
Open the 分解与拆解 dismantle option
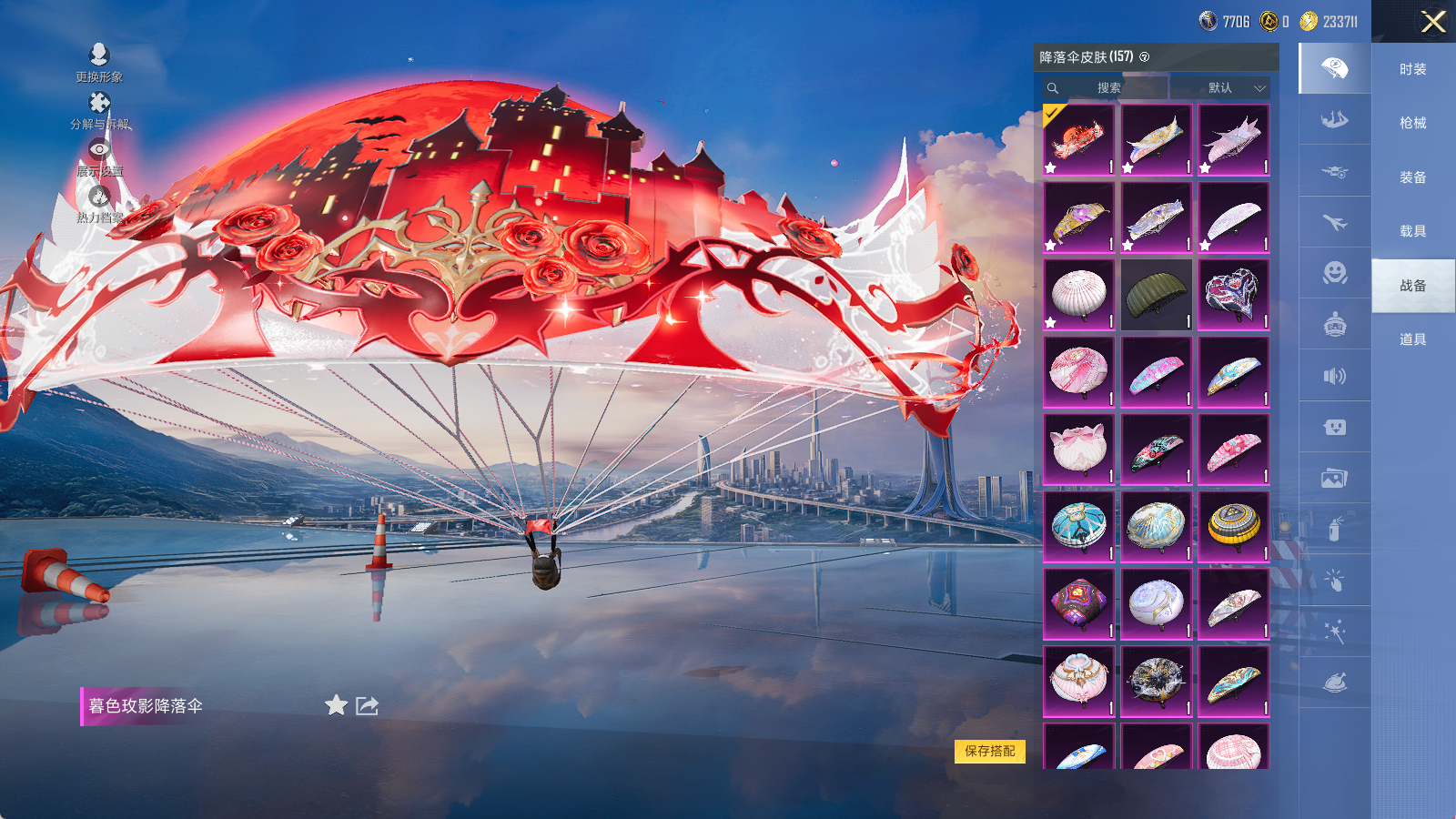99,109
